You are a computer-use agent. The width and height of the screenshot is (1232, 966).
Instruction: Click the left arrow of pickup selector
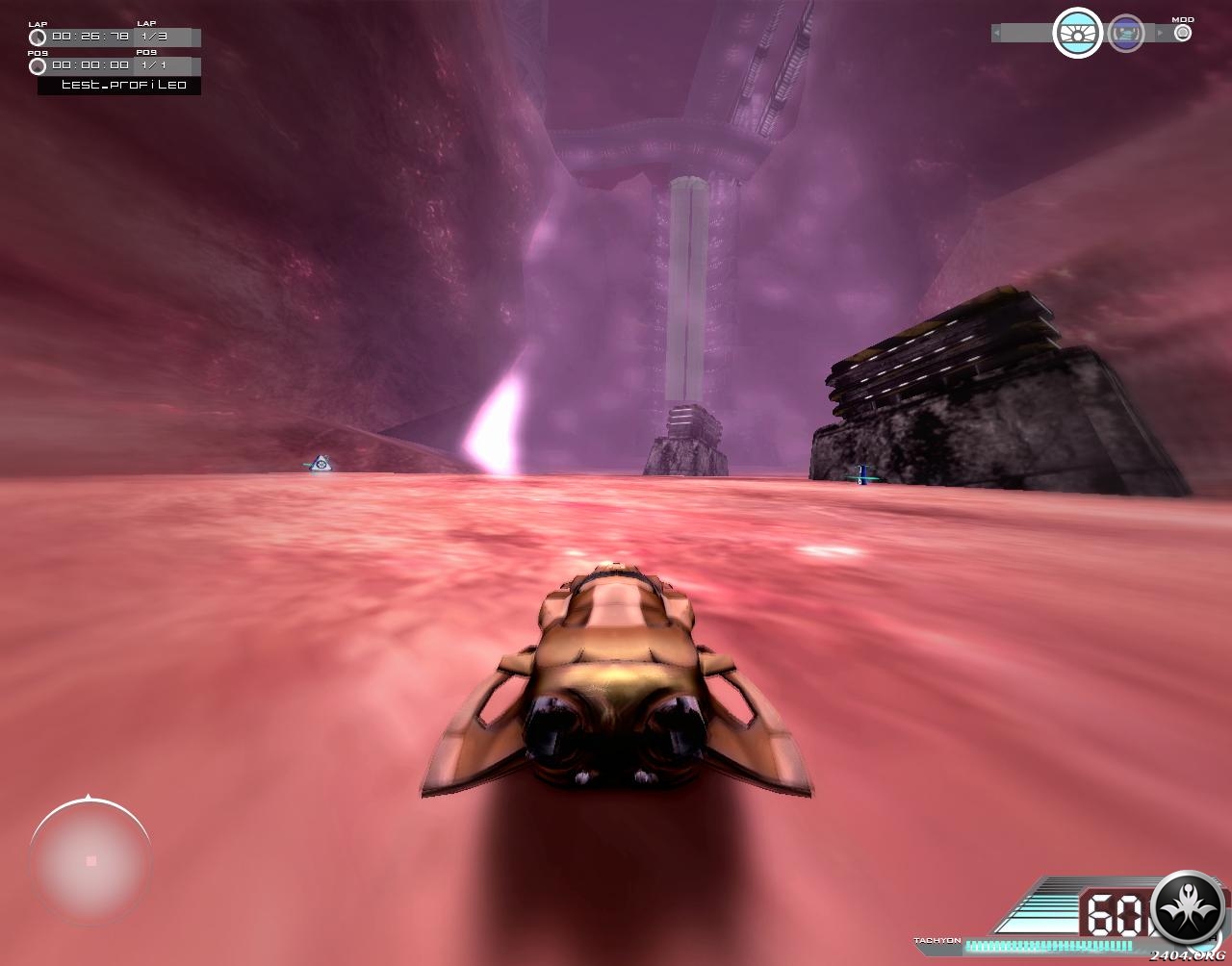click(x=997, y=34)
